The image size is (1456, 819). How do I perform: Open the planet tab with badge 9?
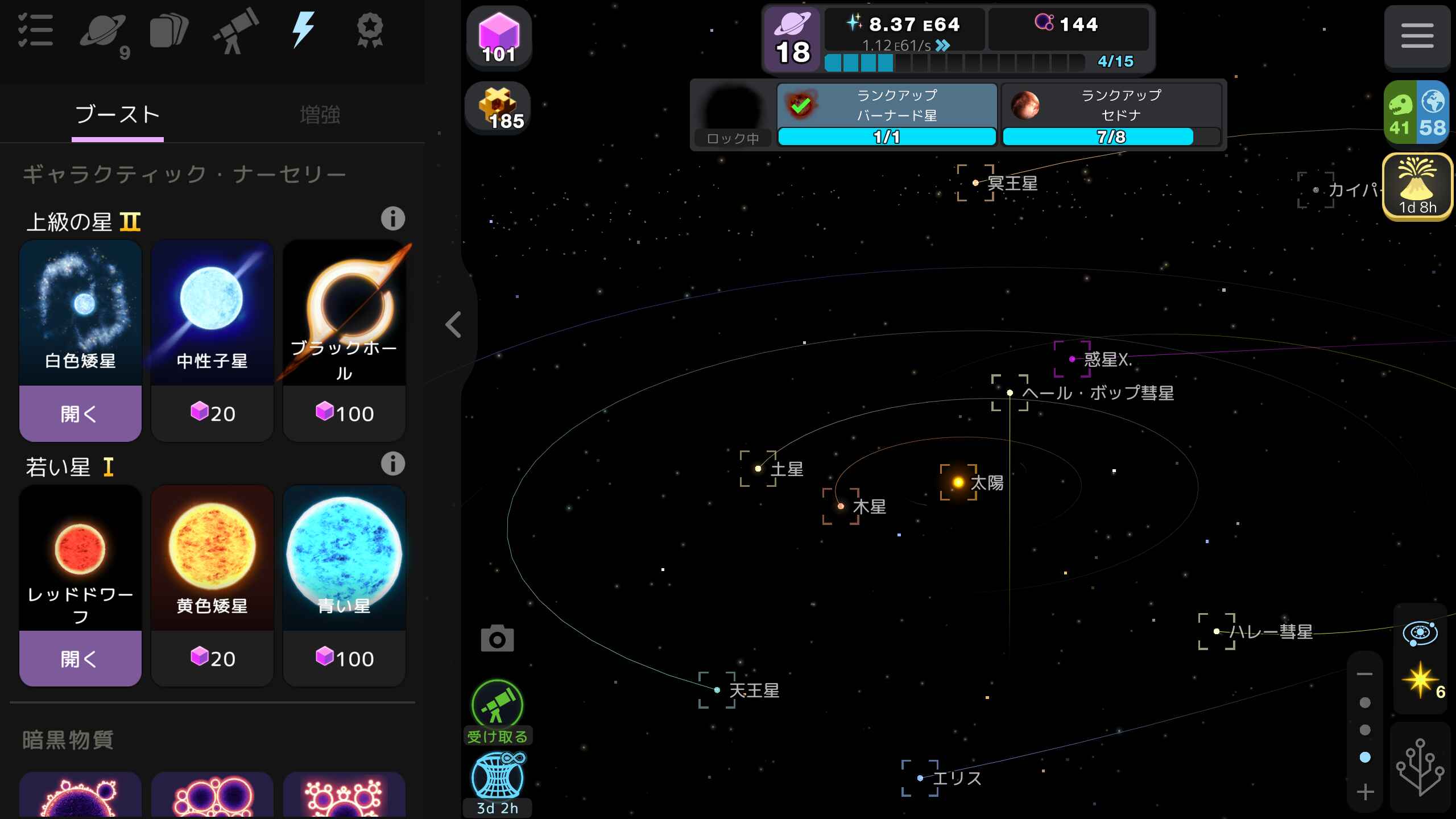104,33
